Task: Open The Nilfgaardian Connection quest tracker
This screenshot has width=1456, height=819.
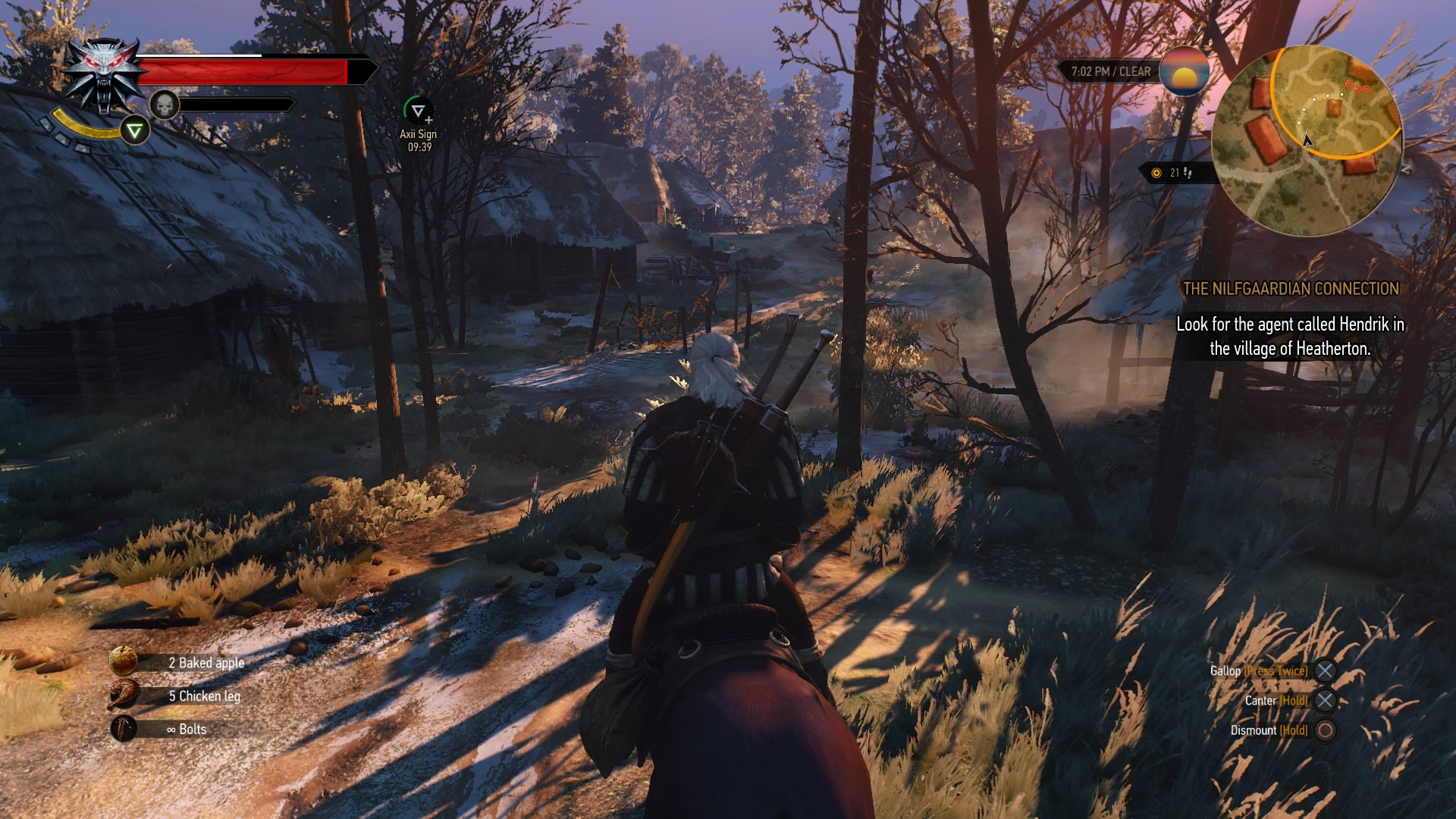Action: click(1290, 289)
